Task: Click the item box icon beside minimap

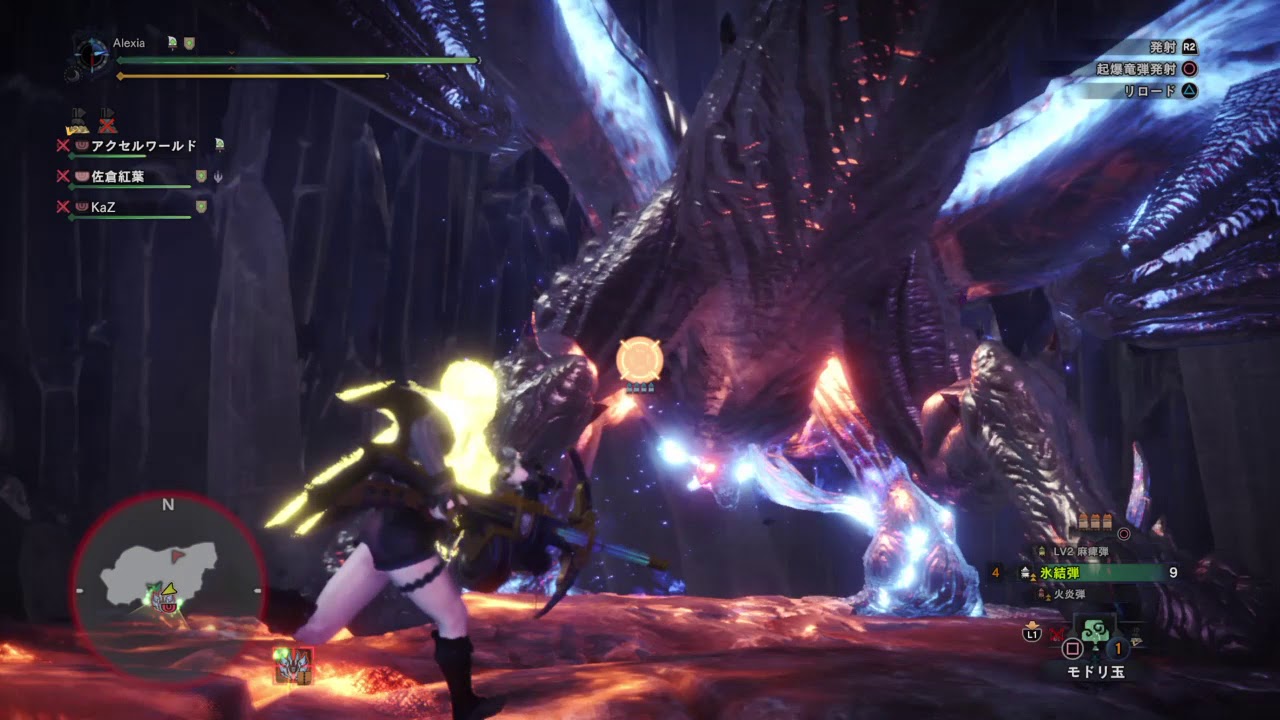Action: 293,664
